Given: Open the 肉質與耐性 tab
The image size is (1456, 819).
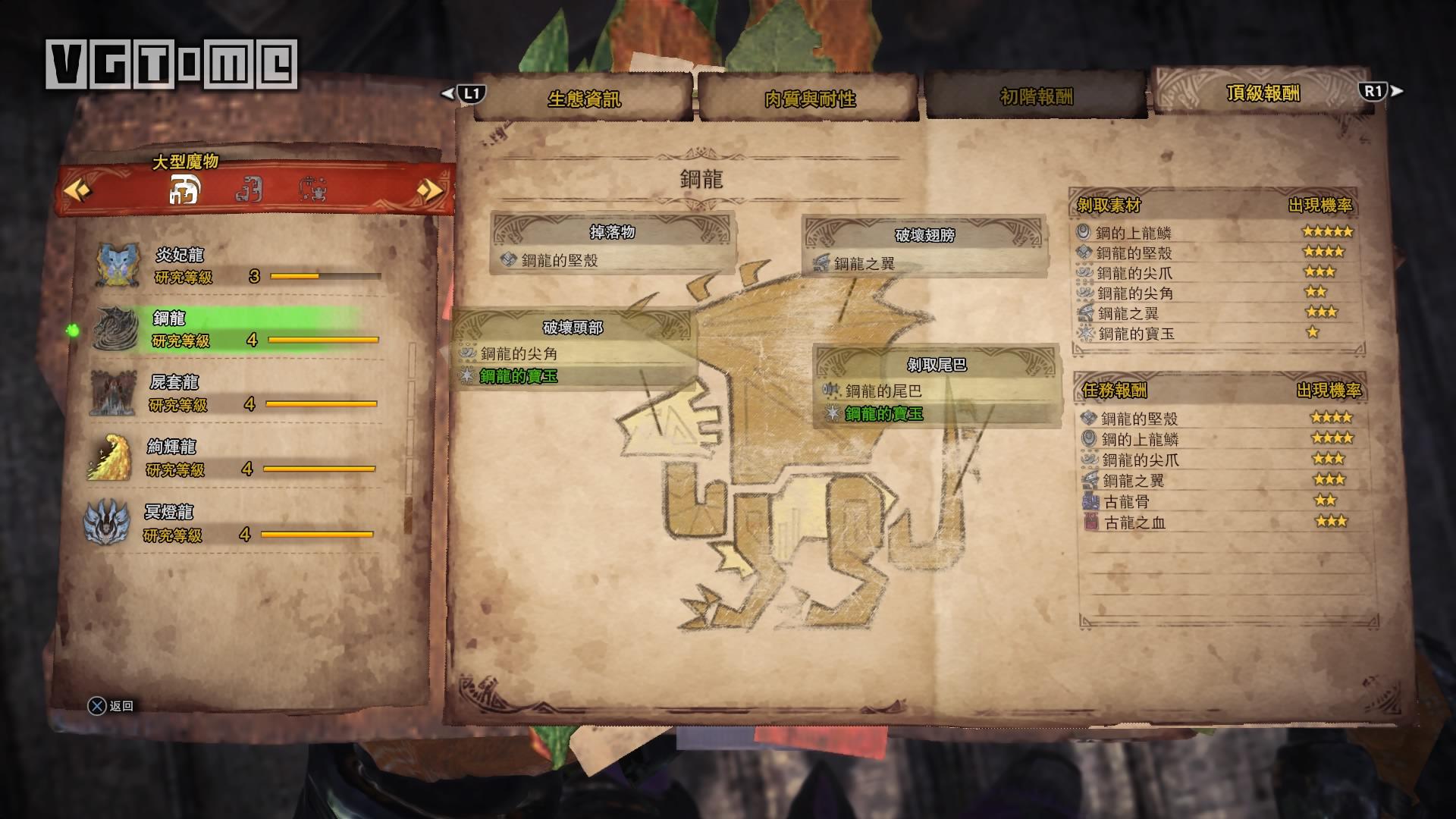Looking at the screenshot, I should tap(809, 99).
